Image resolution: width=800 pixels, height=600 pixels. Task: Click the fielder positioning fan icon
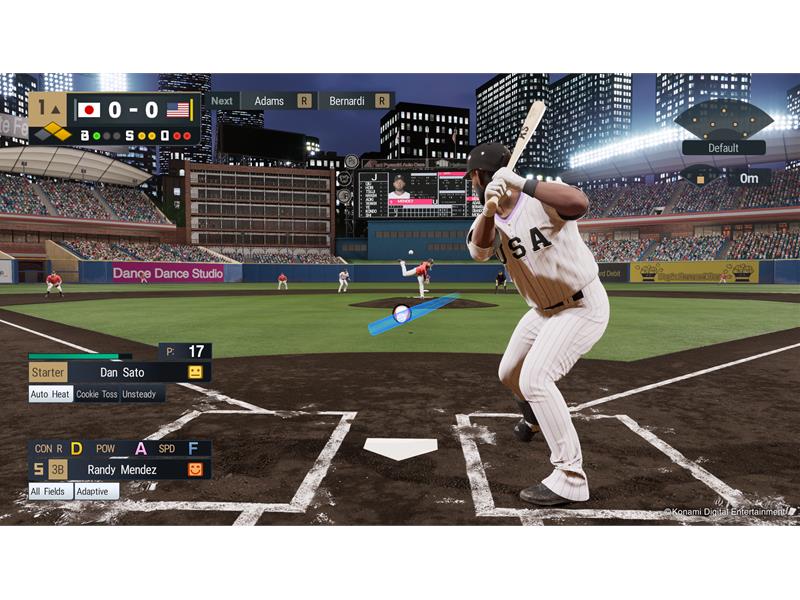pyautogui.click(x=723, y=120)
